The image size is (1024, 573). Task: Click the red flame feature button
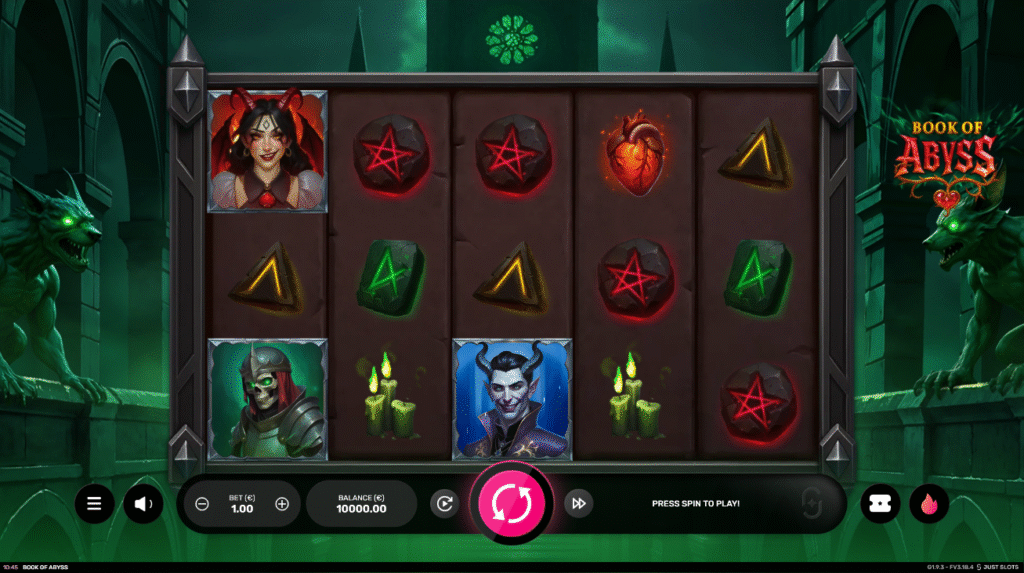coord(929,503)
